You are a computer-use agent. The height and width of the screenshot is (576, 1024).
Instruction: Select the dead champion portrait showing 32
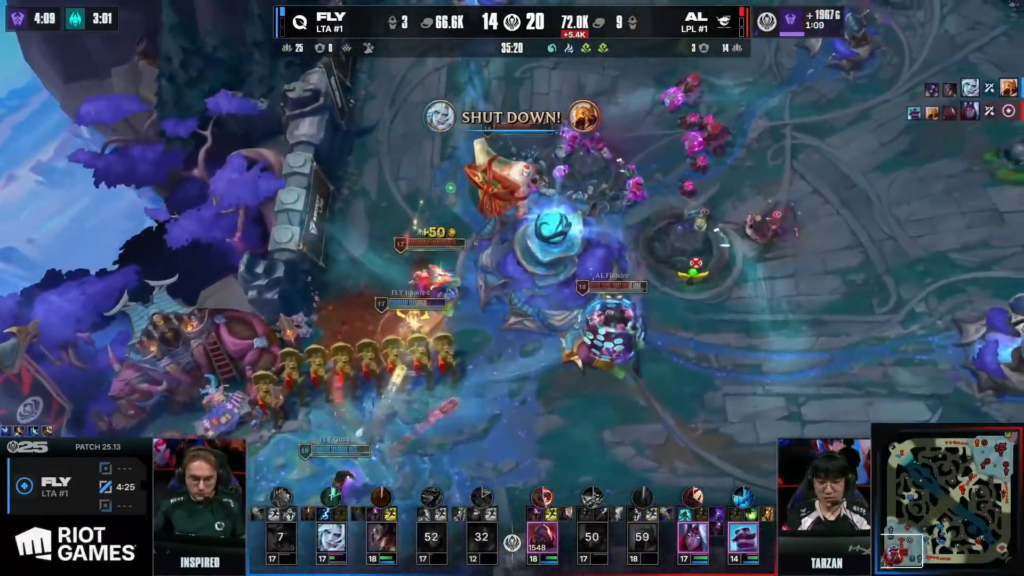(482, 538)
